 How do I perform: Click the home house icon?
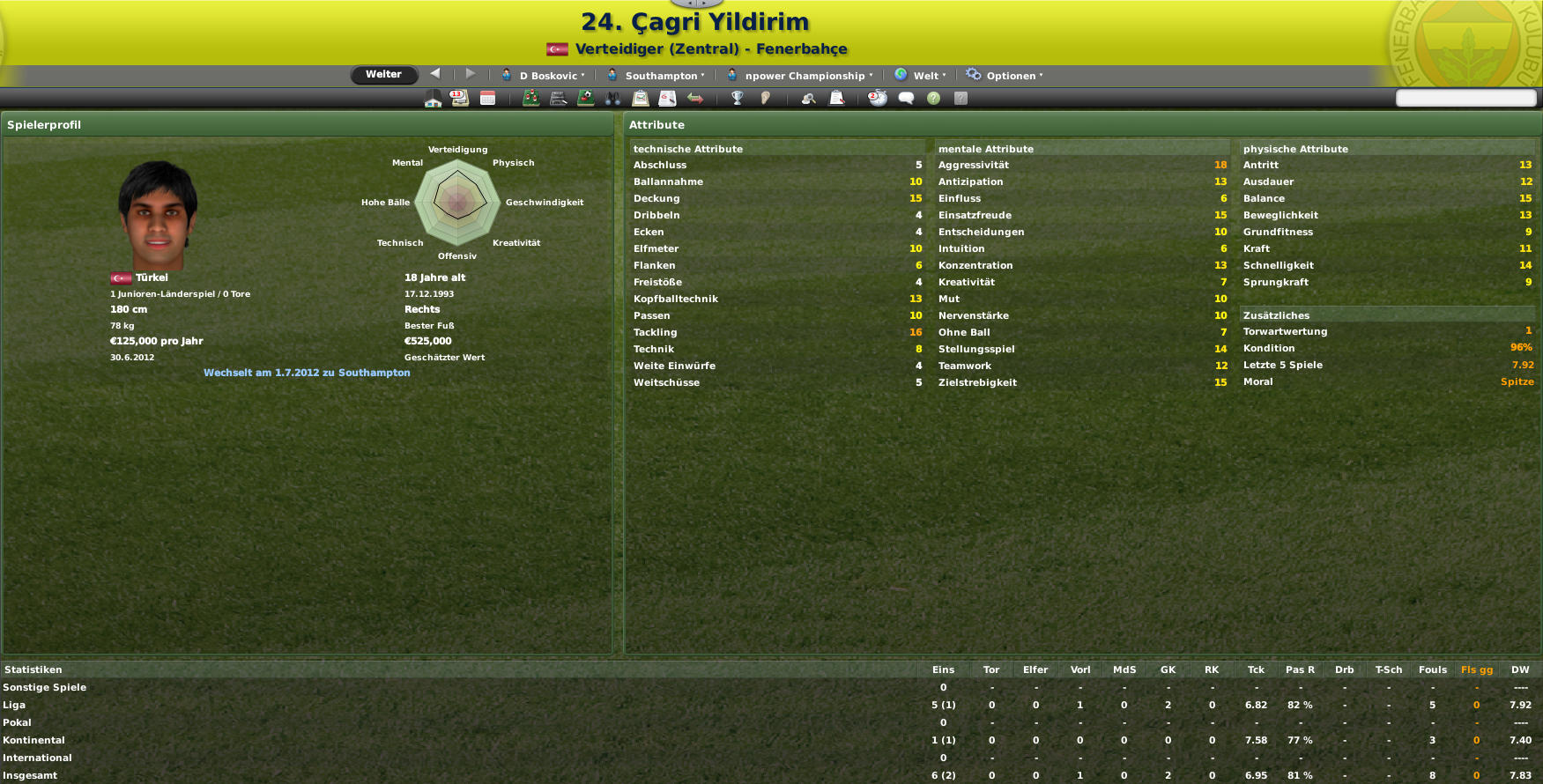[x=433, y=99]
